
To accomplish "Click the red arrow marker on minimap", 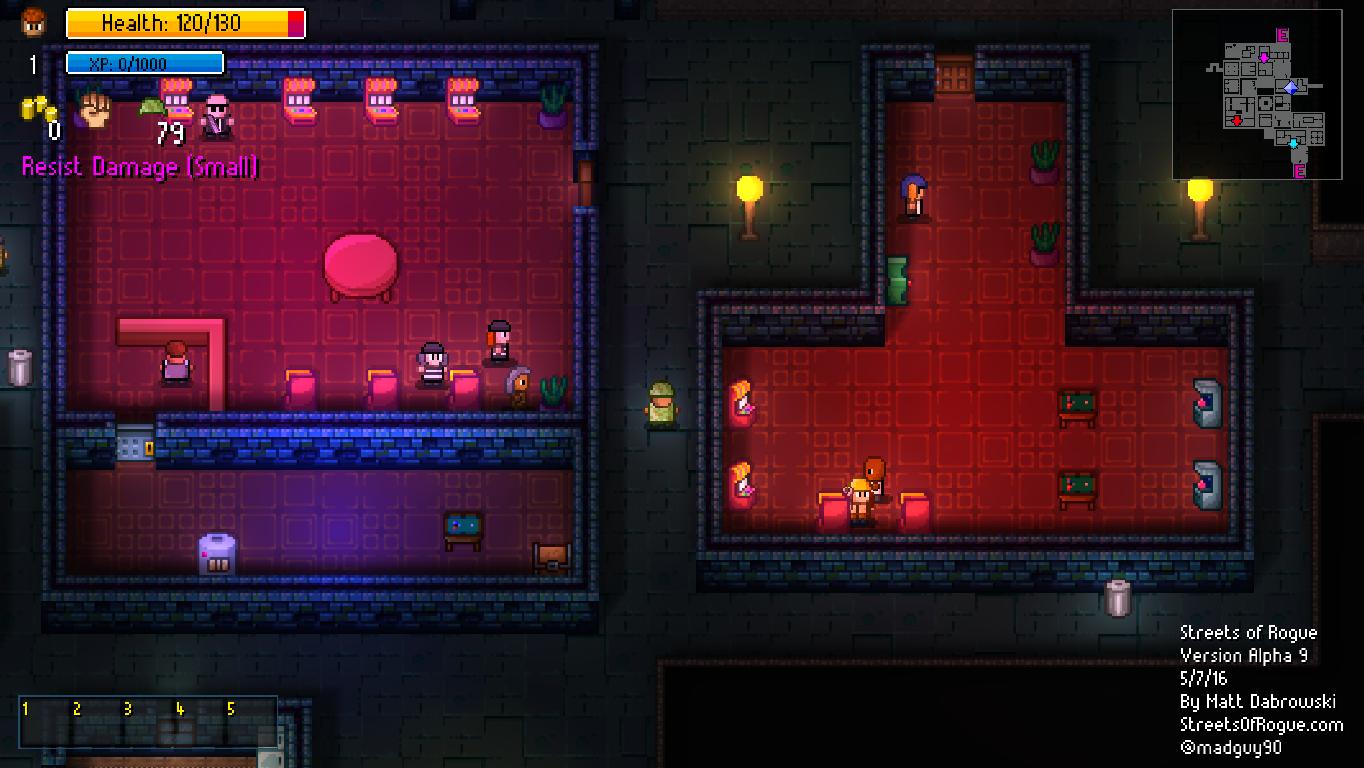I will click(1237, 121).
